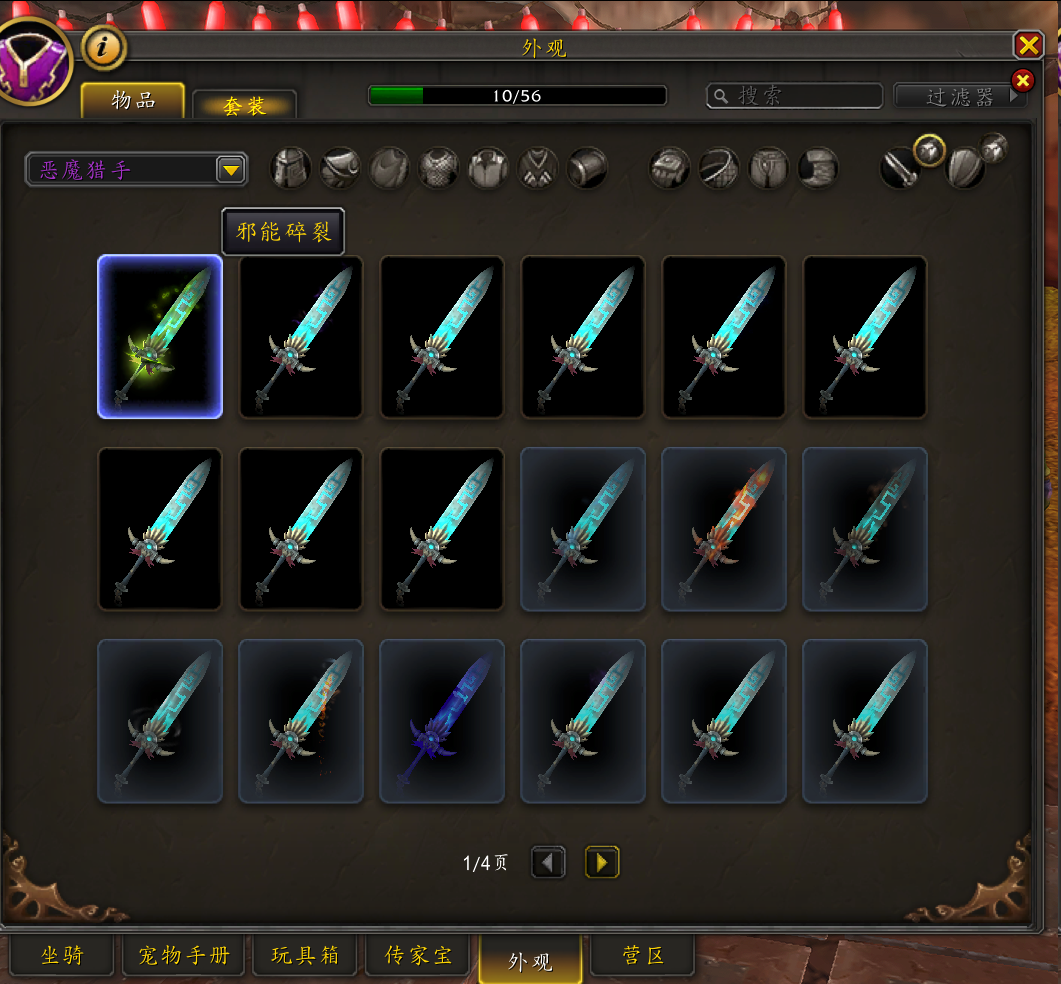
Task: Select the feet boots slot icon
Action: pyautogui.click(x=818, y=168)
